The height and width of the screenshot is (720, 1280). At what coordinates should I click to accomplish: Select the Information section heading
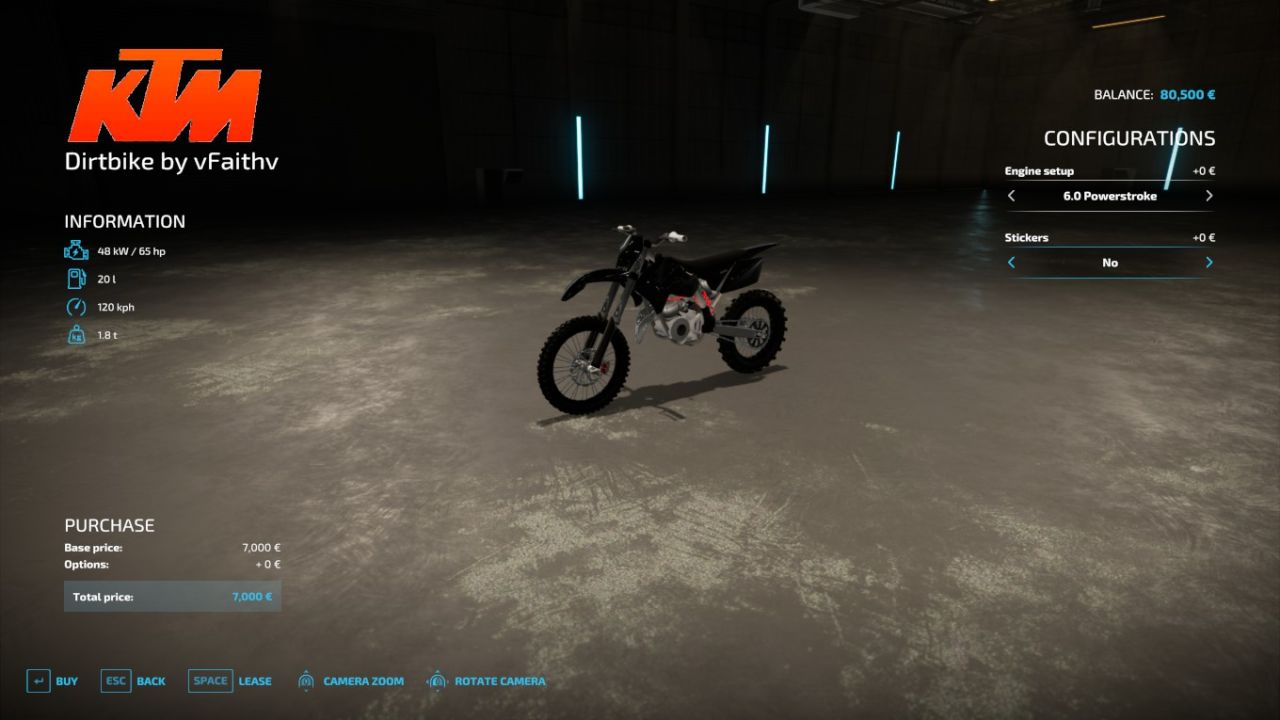coord(124,221)
